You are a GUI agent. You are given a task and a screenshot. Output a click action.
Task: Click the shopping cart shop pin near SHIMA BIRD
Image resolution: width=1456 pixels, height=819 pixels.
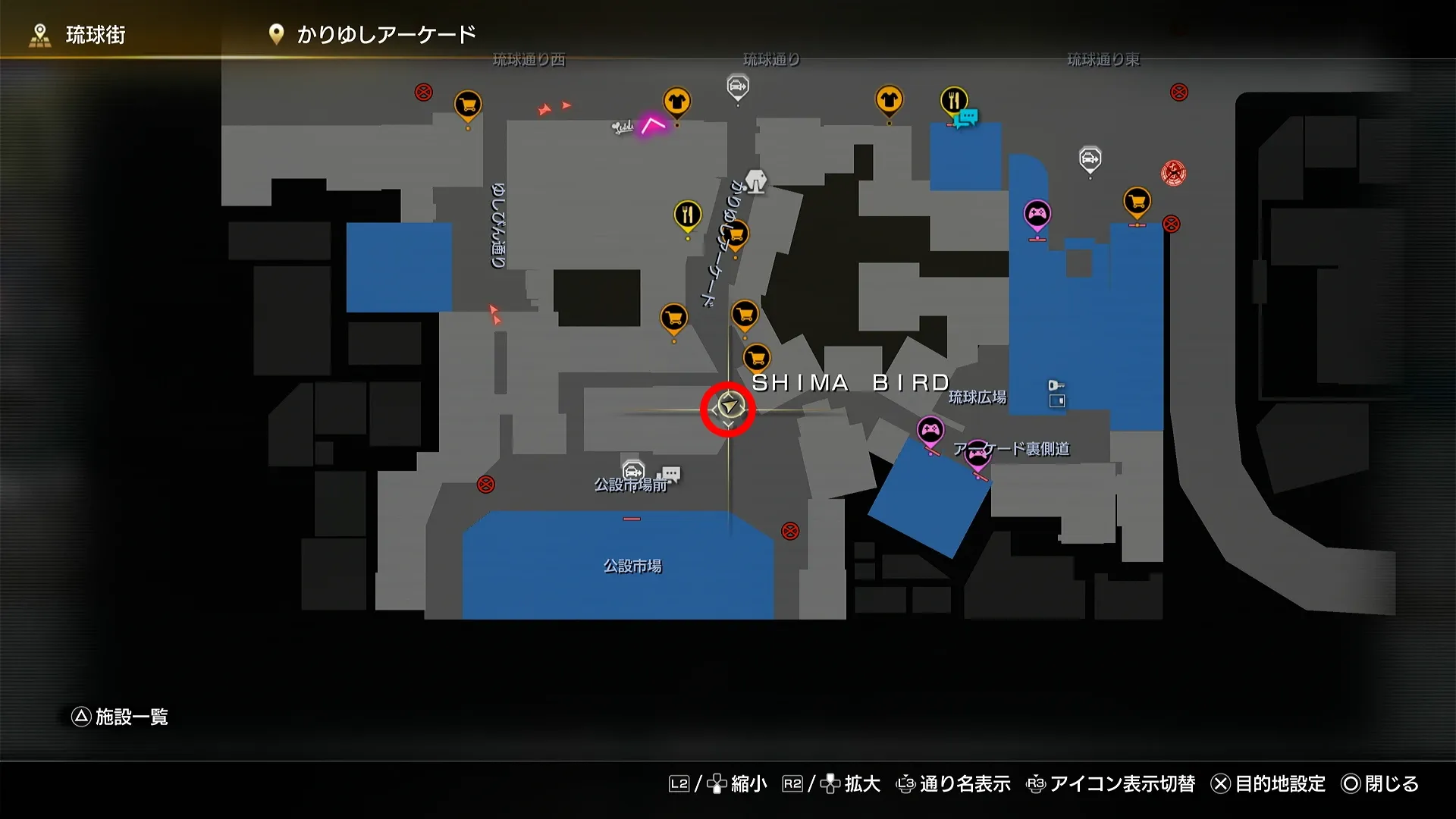pos(756,356)
